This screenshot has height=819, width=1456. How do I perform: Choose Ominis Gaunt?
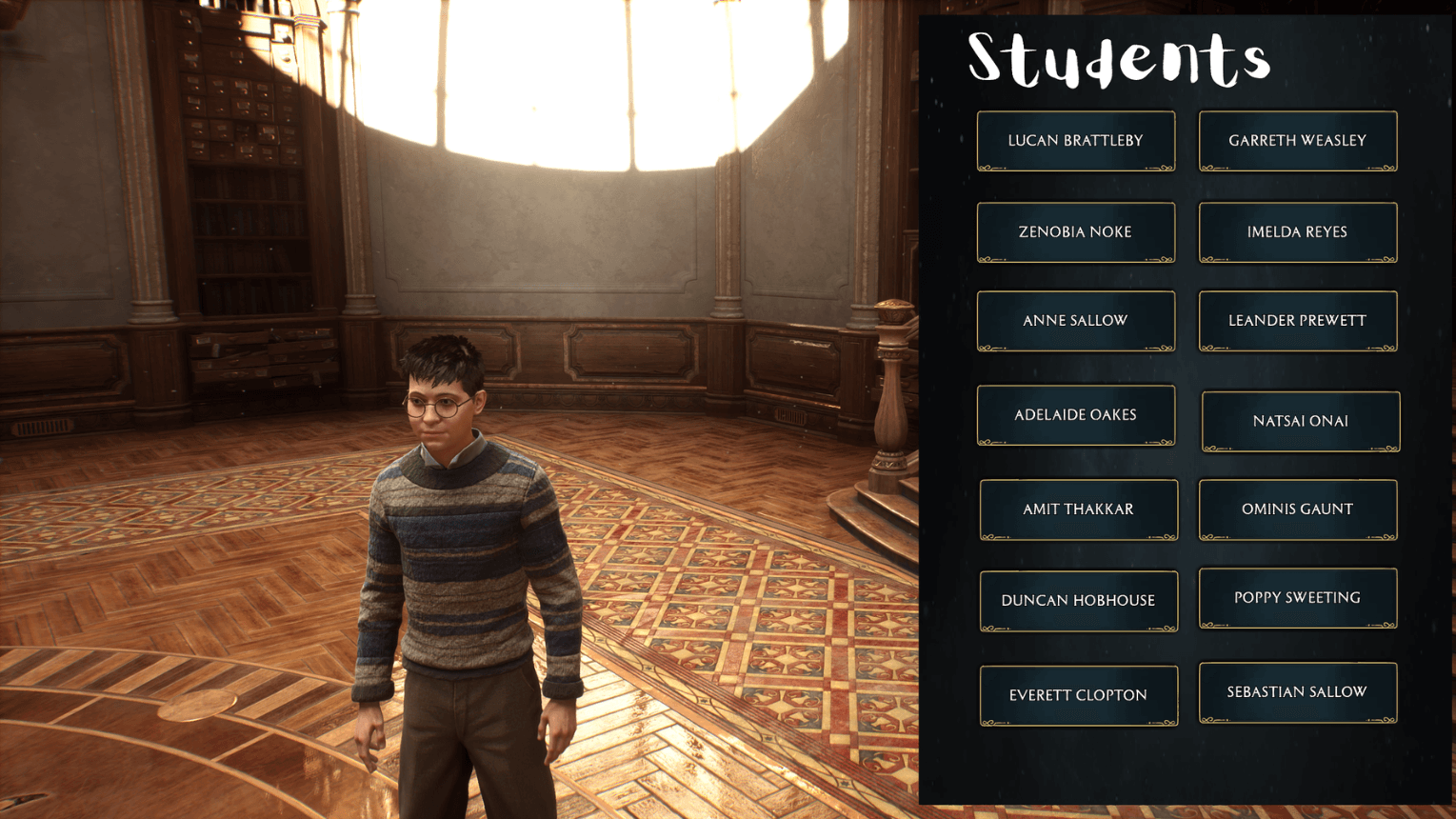(1297, 509)
